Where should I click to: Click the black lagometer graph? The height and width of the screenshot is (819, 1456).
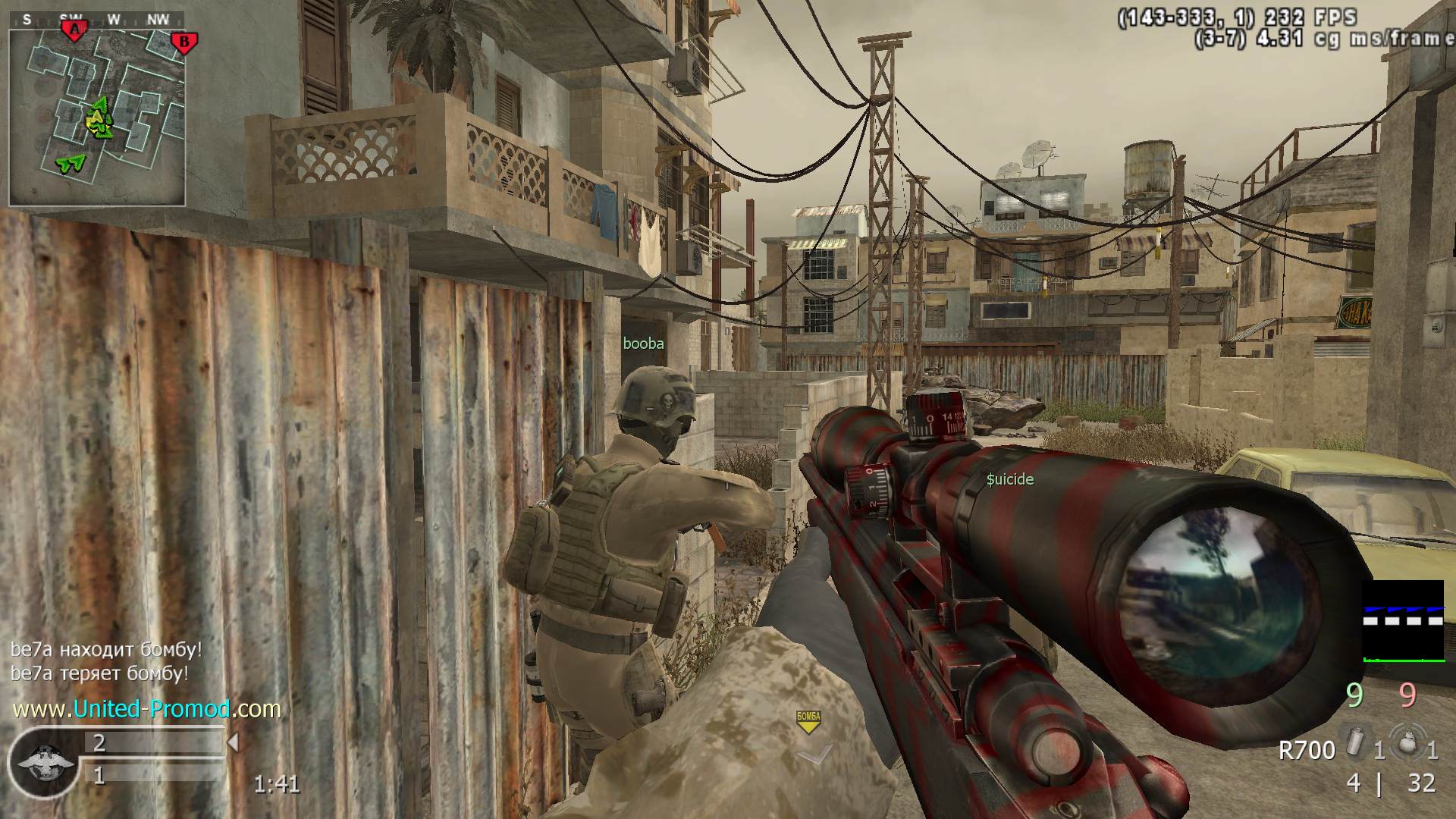[x=1403, y=622]
